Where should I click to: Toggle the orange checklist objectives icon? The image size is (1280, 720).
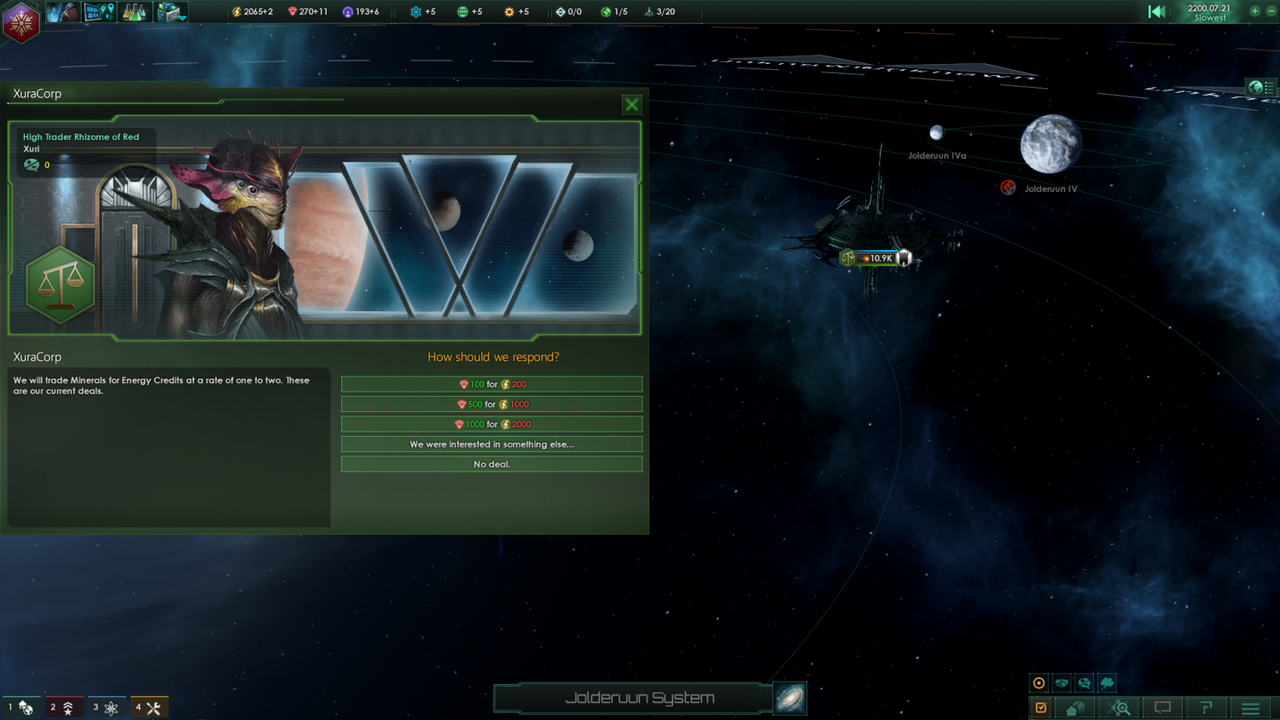(x=1040, y=707)
